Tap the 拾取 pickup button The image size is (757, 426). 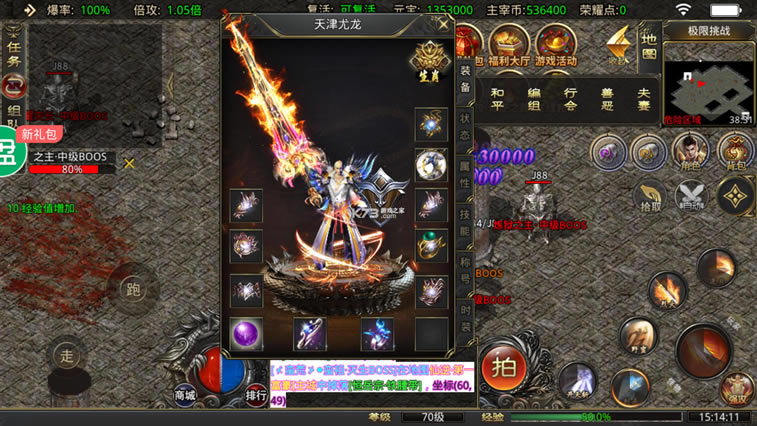point(650,195)
